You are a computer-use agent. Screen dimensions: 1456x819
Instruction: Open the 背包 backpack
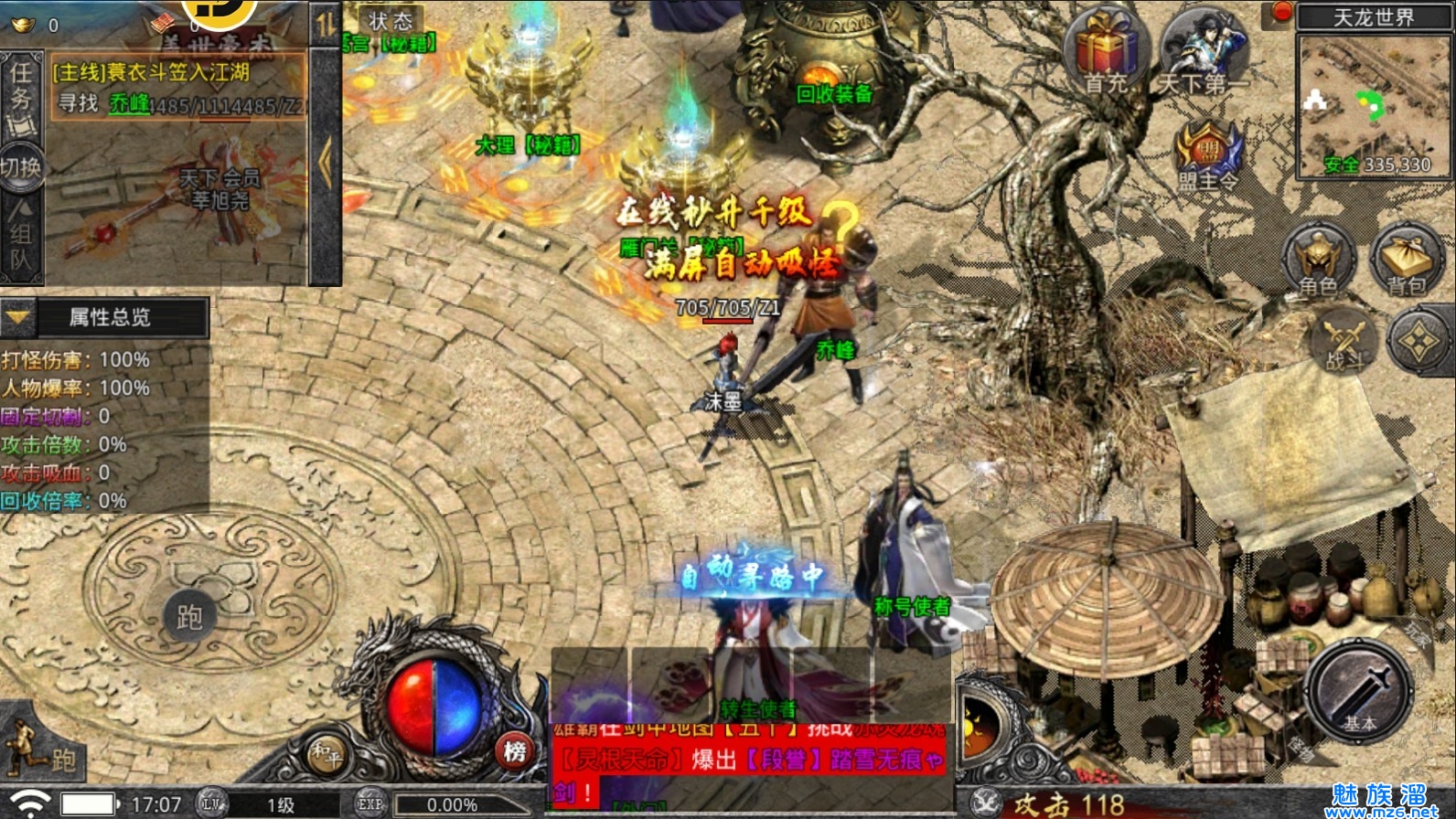1406,261
